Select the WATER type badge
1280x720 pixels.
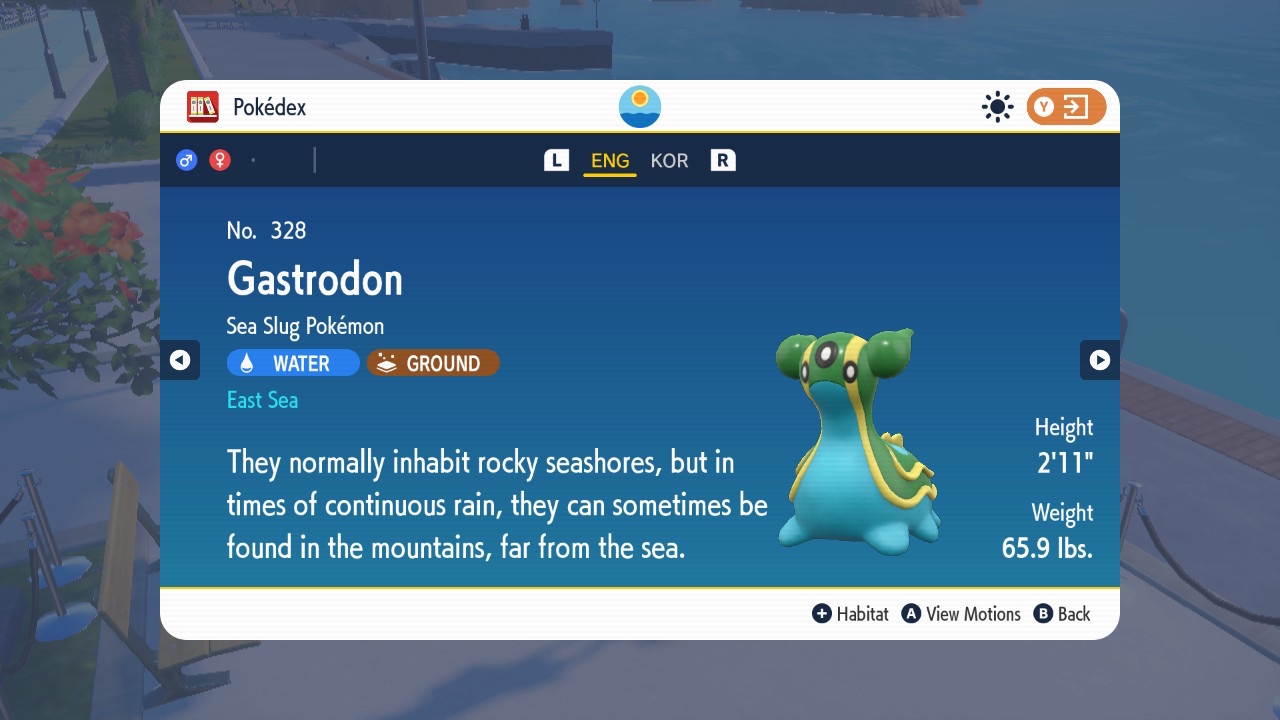[293, 363]
